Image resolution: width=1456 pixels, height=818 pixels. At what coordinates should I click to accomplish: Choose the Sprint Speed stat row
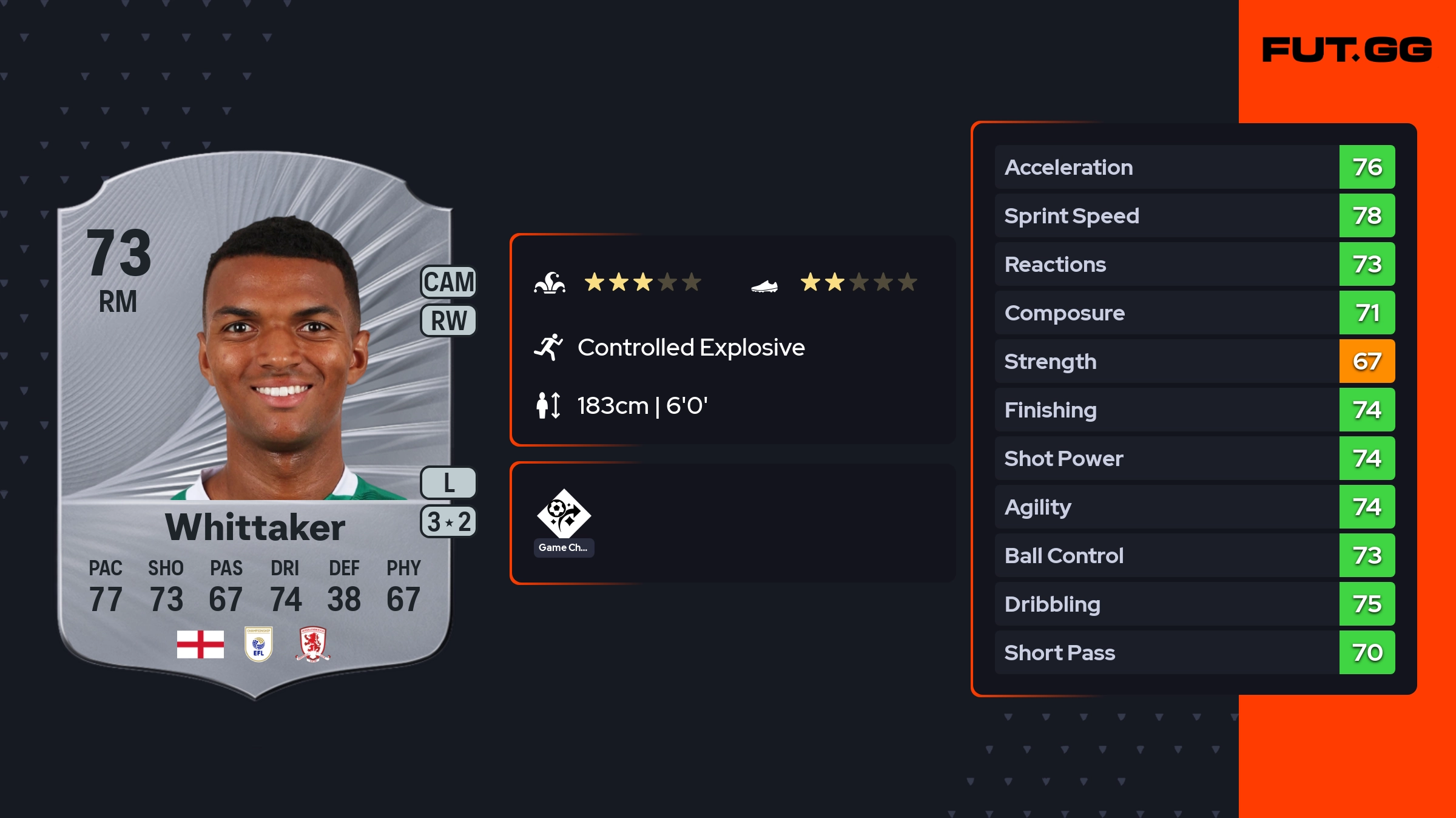click(1194, 215)
